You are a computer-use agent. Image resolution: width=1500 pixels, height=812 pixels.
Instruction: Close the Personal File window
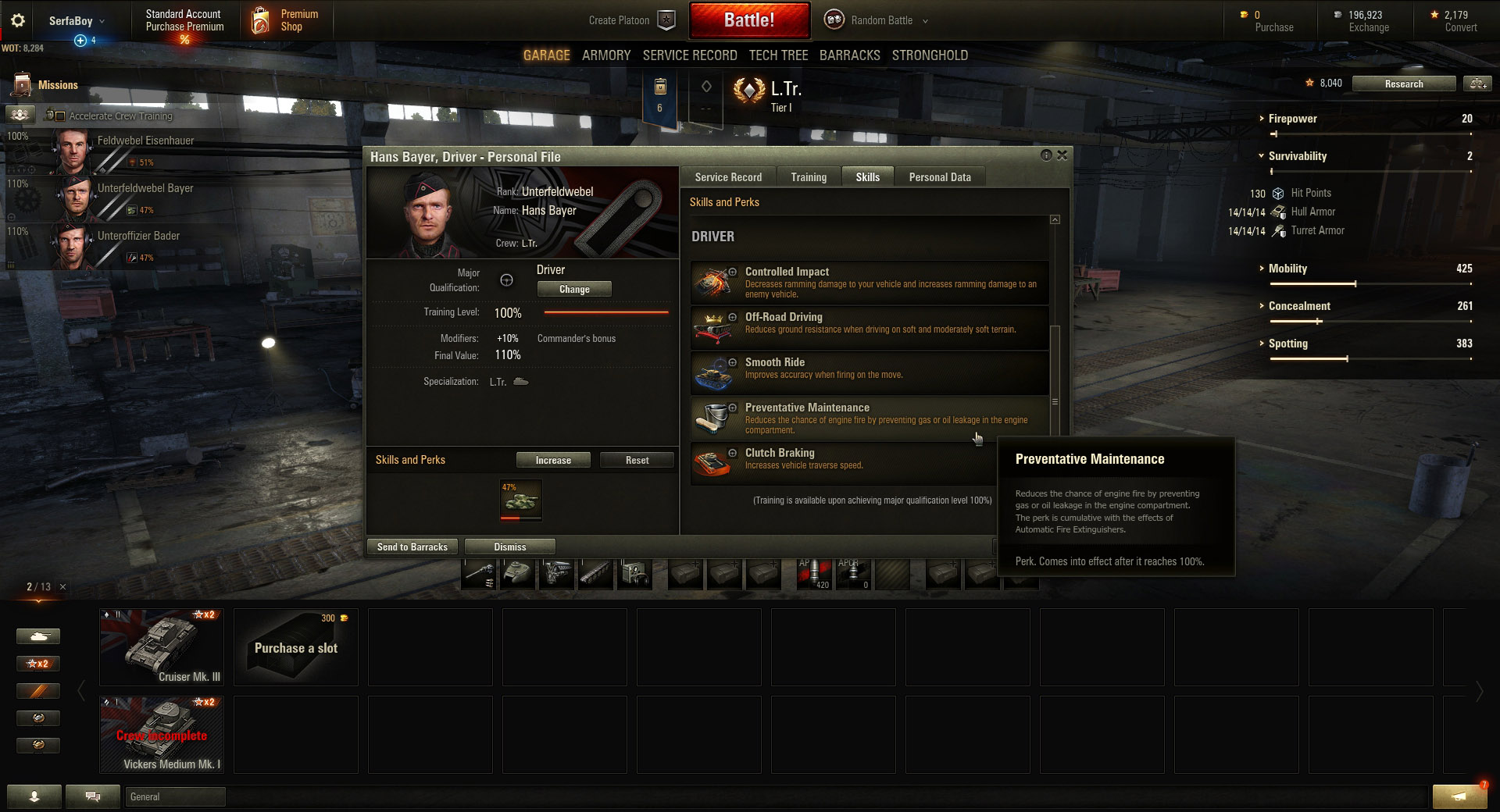(x=1062, y=155)
